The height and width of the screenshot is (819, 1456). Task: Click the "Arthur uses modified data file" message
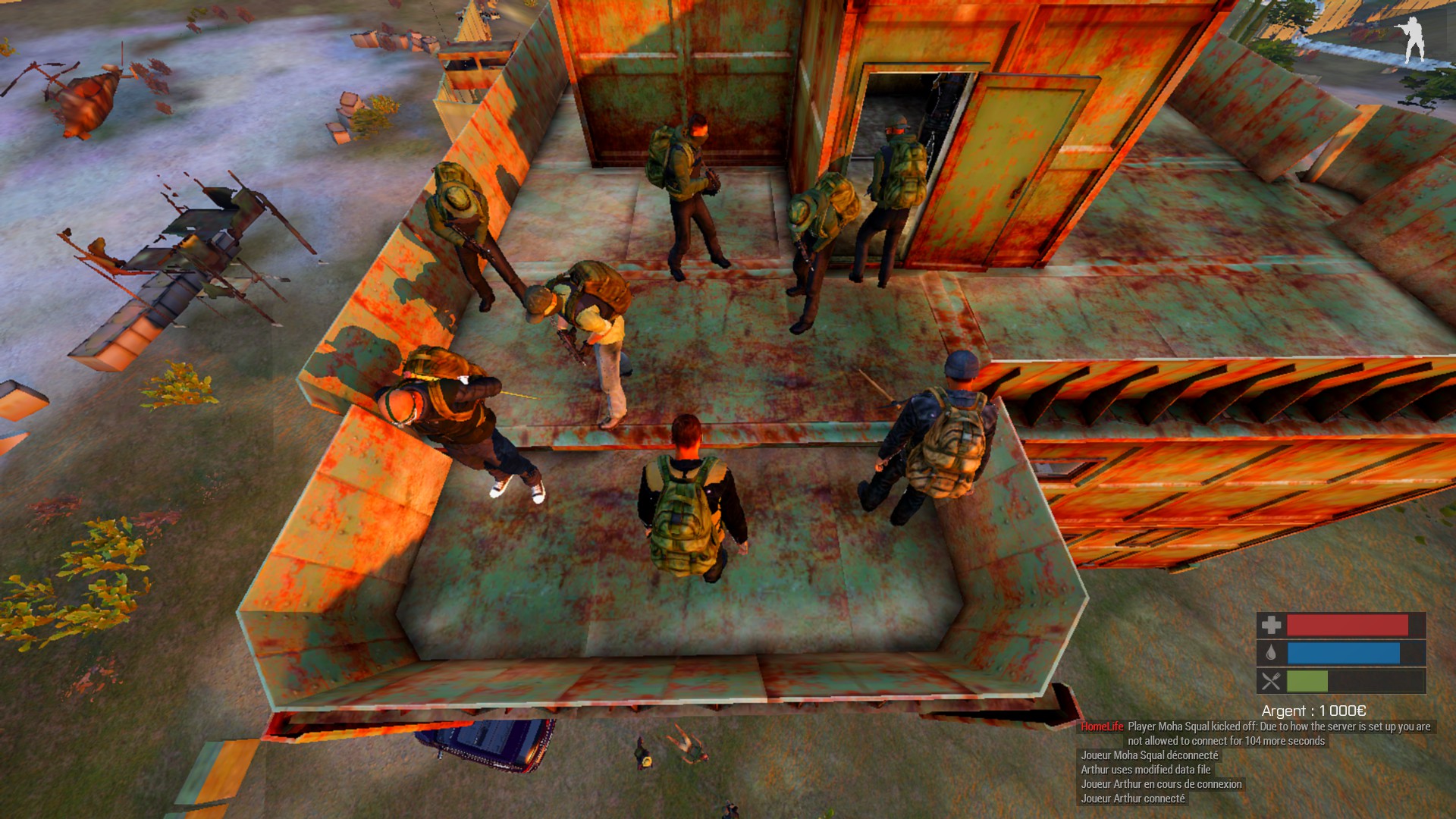1145,770
